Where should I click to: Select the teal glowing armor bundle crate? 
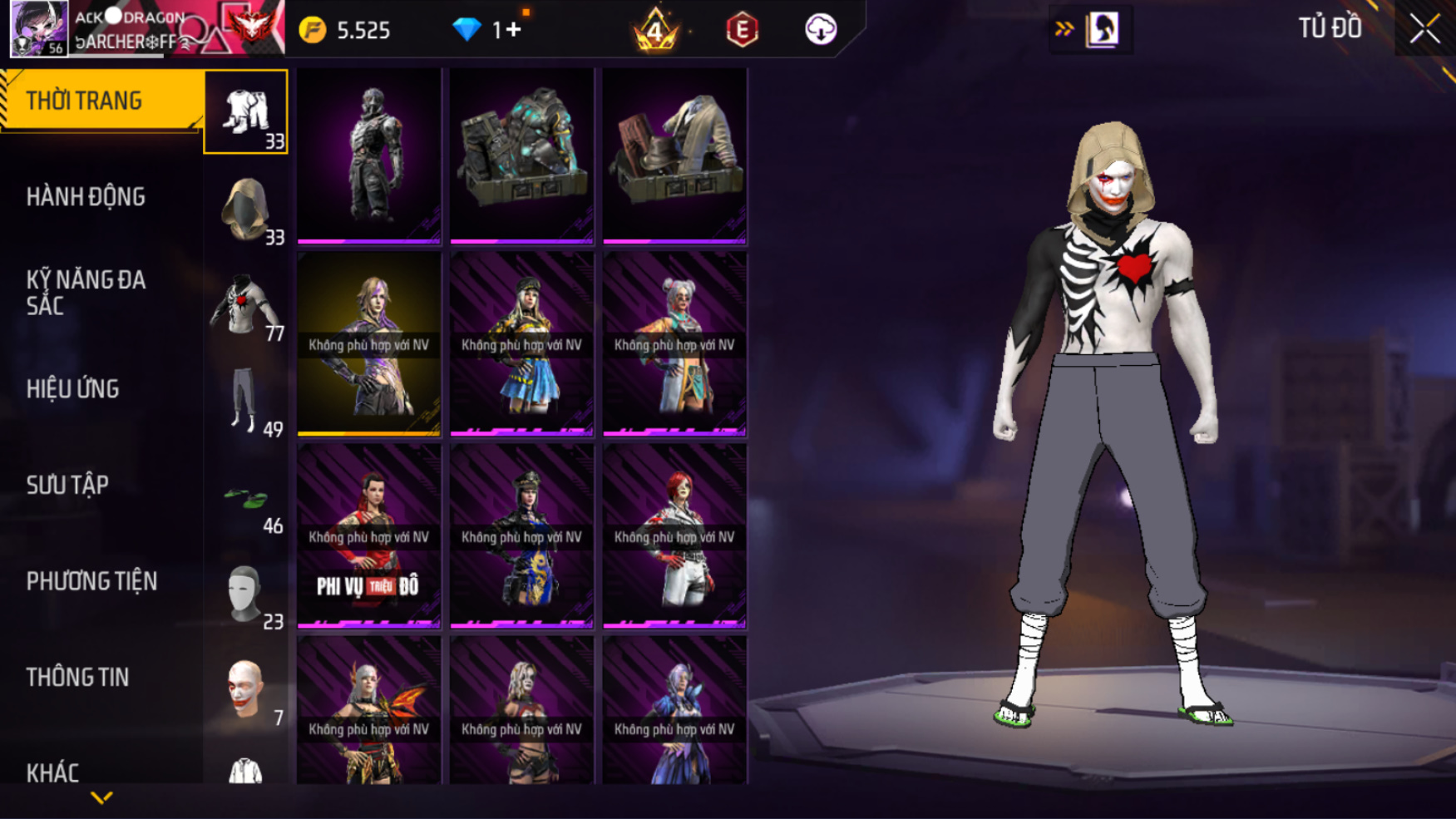tap(521, 155)
